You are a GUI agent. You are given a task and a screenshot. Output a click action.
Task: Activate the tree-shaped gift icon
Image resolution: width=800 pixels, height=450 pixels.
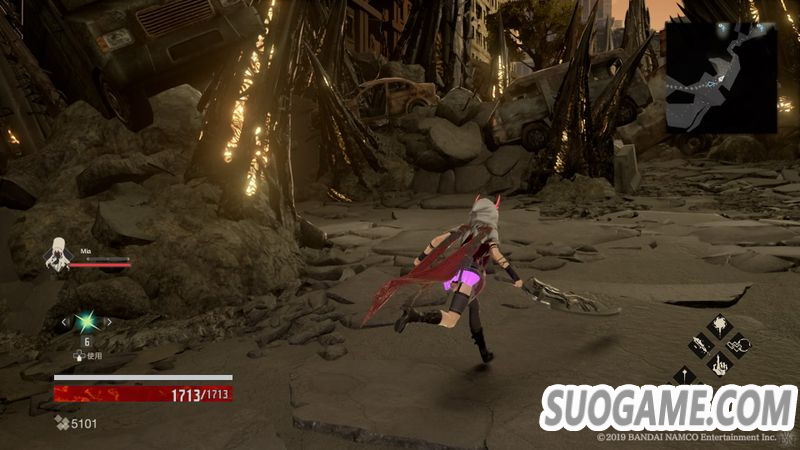pos(720,327)
